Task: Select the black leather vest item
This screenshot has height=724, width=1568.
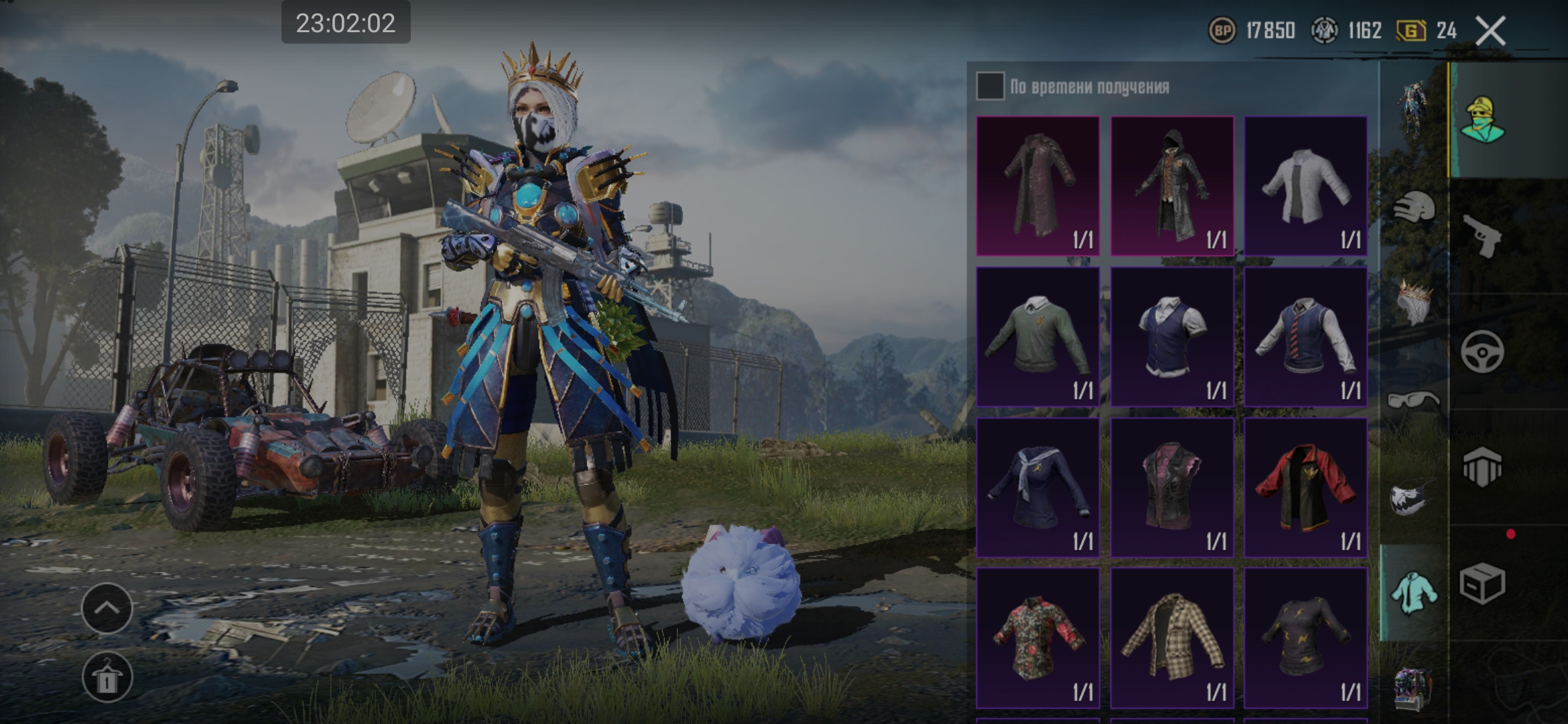Action: click(x=1171, y=487)
